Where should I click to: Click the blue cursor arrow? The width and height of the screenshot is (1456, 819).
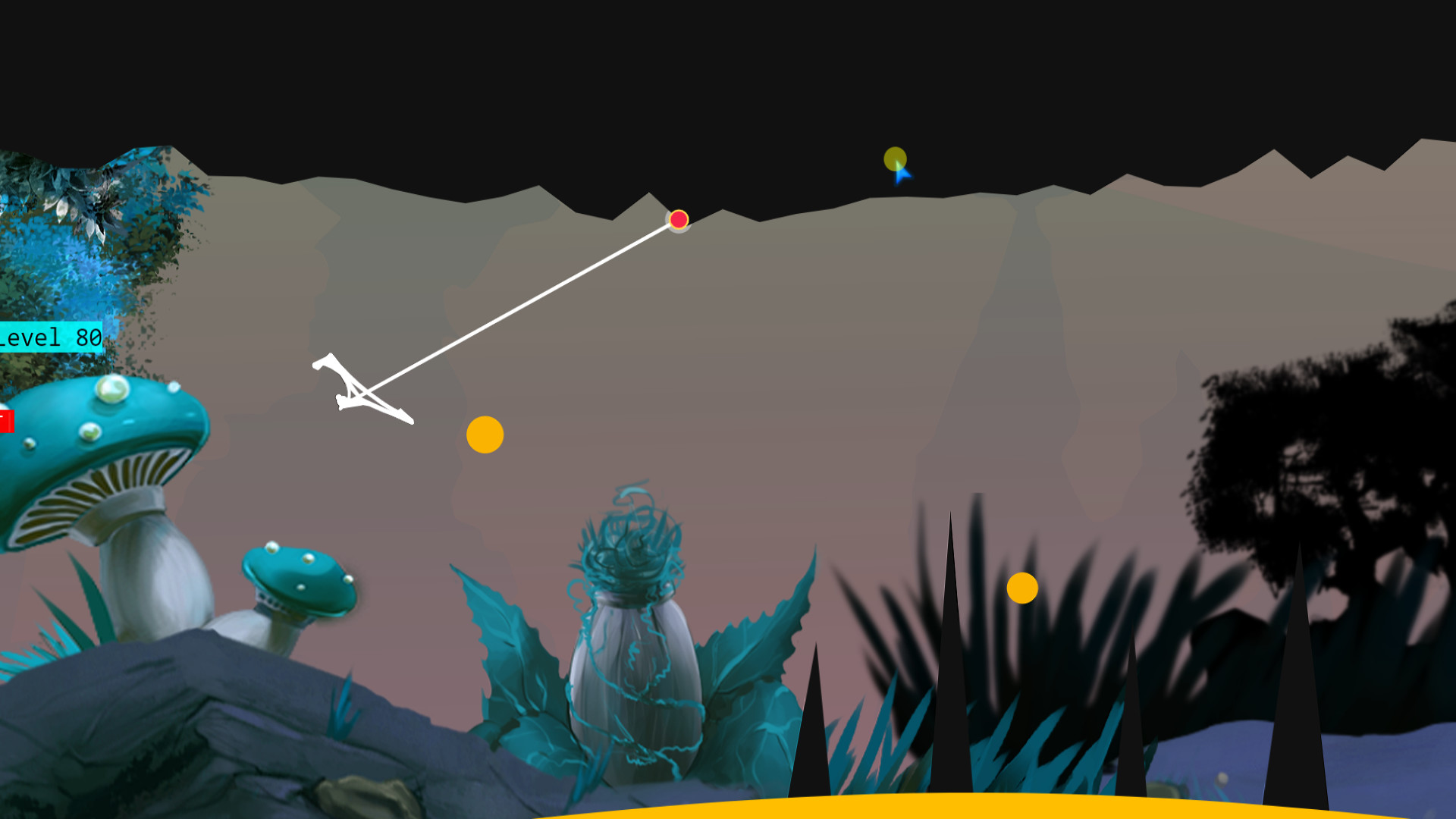(901, 174)
